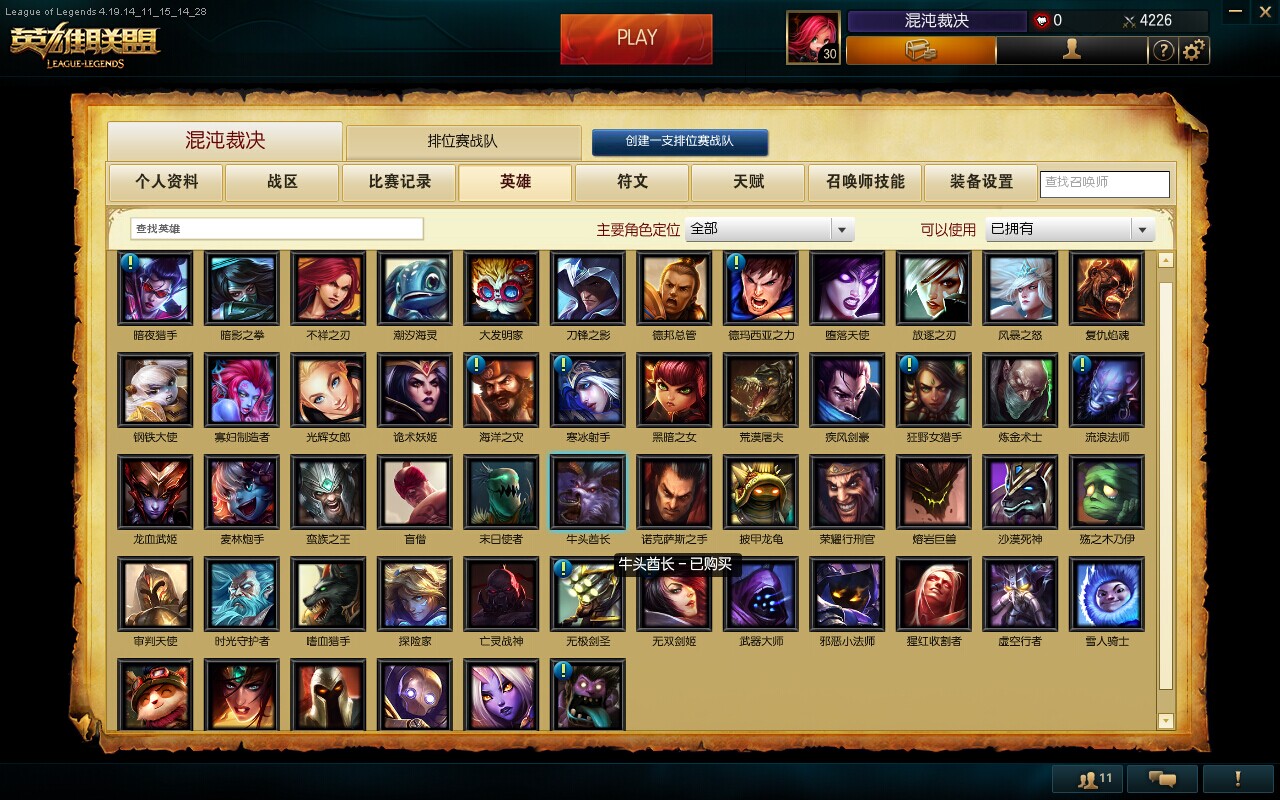Image resolution: width=1280 pixels, height=800 pixels.
Task: Switch to the 符文 tab
Action: click(x=632, y=183)
